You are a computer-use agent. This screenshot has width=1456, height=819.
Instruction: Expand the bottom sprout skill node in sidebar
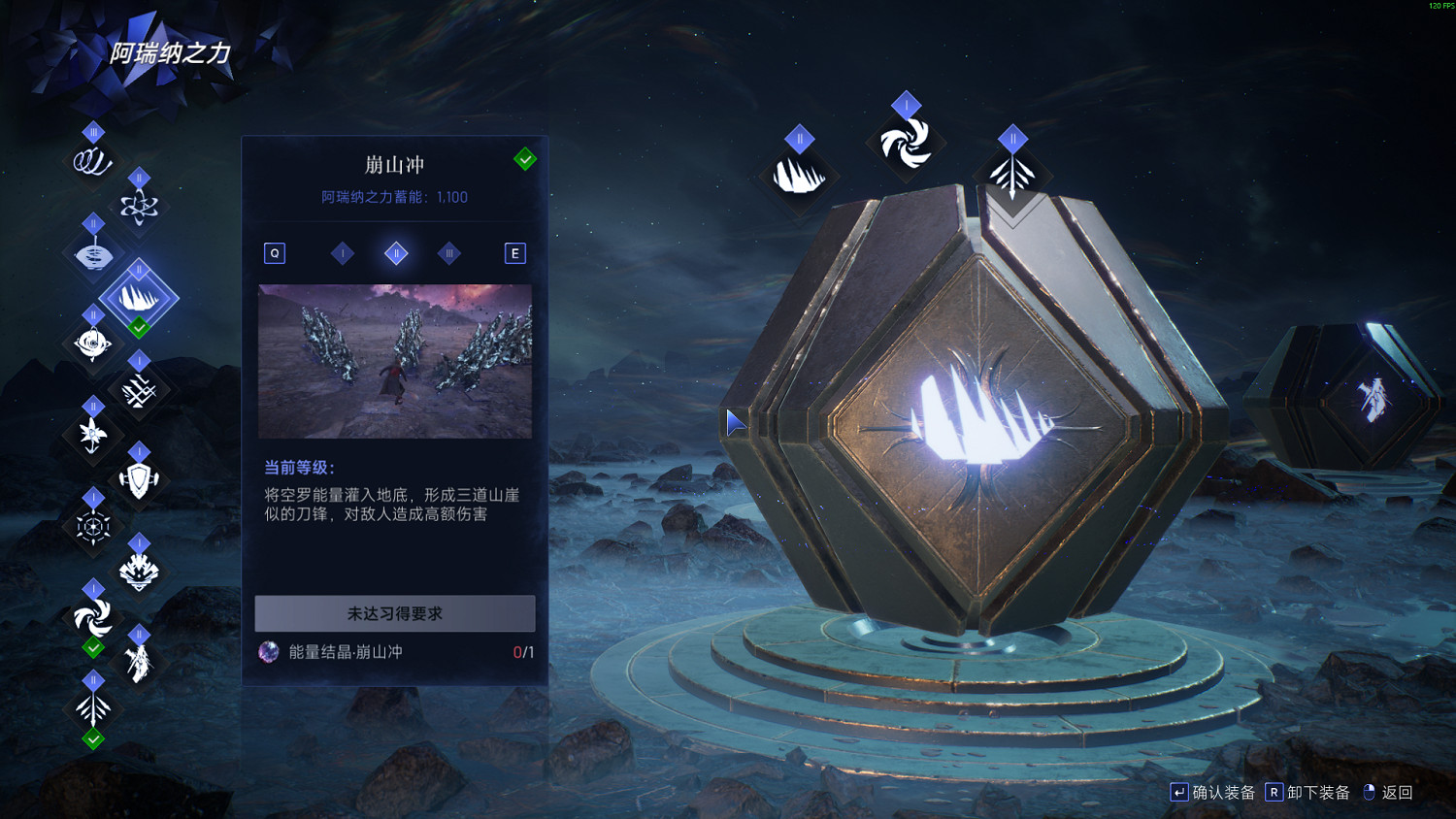tap(92, 708)
